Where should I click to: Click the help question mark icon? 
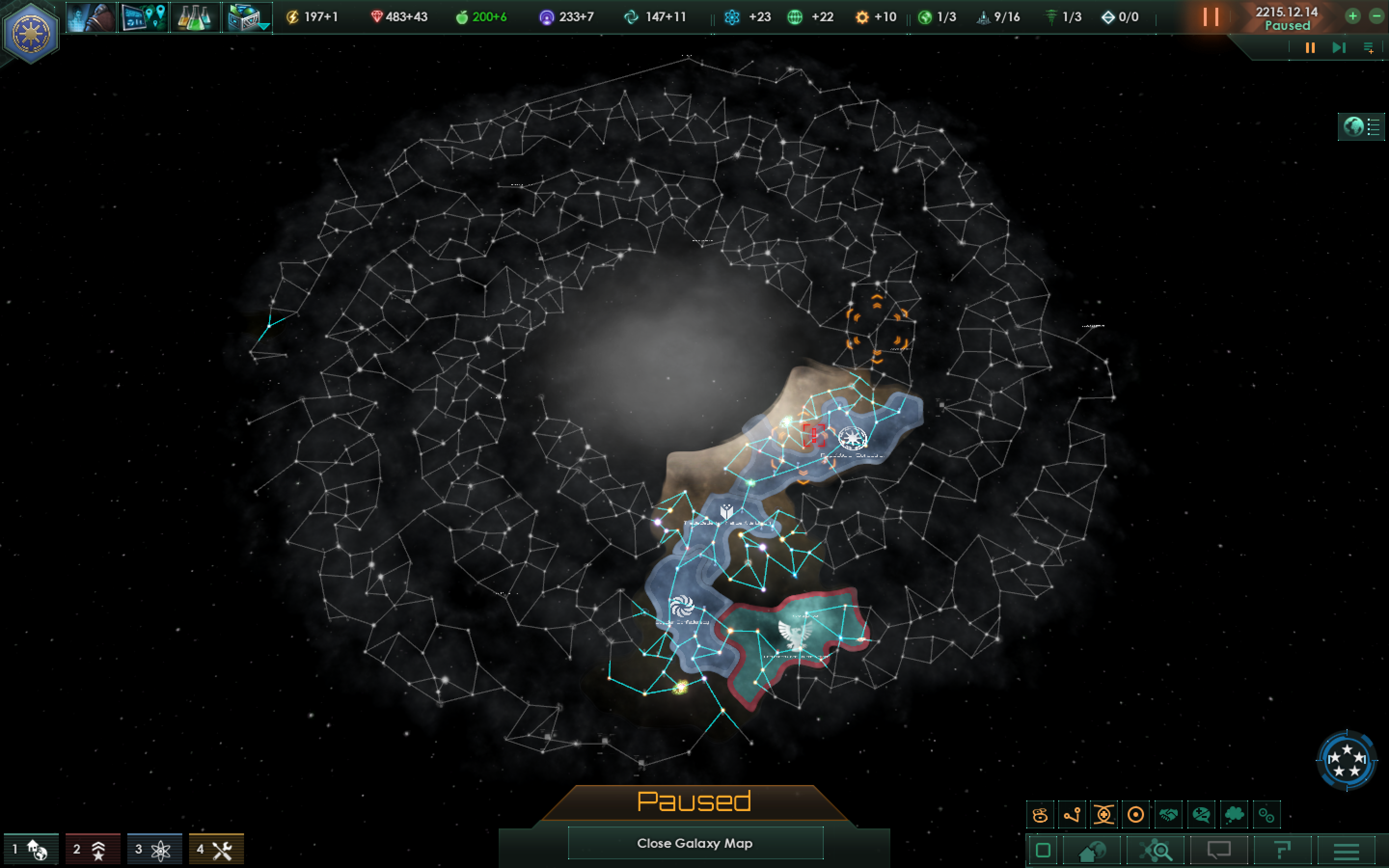coord(1283,850)
